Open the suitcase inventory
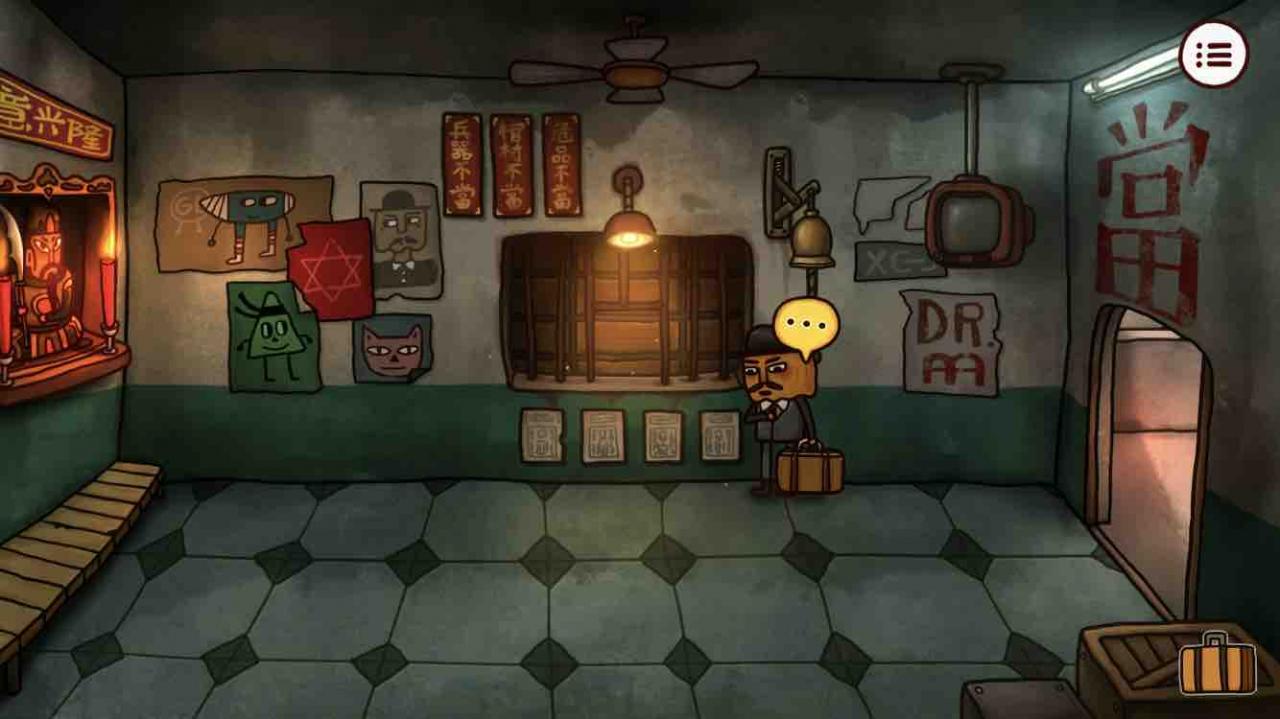The width and height of the screenshot is (1280, 719). click(x=1216, y=664)
